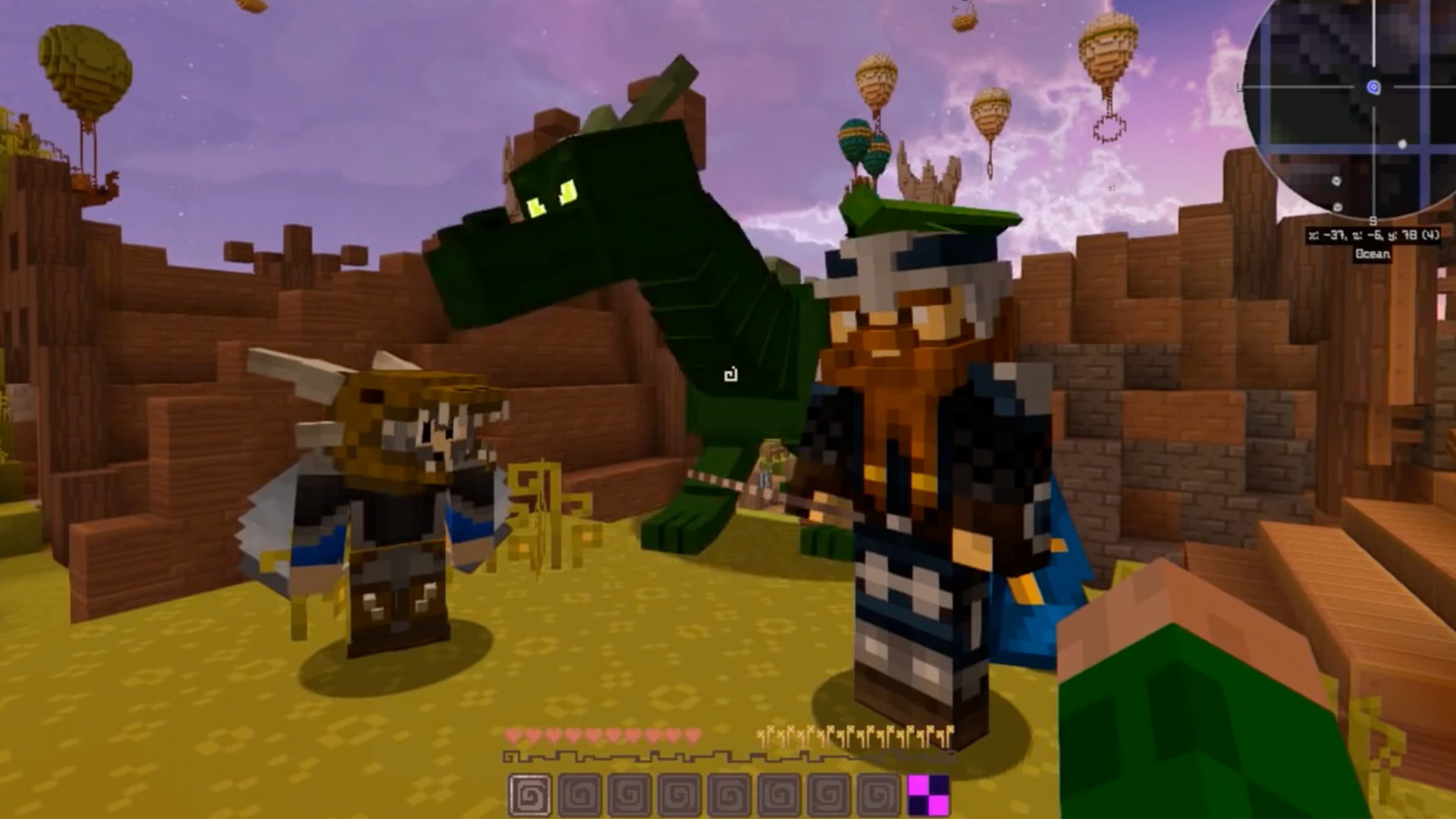Image resolution: width=1456 pixels, height=819 pixels.
Task: Click the S compass indicator below the minimap
Action: point(1373,221)
